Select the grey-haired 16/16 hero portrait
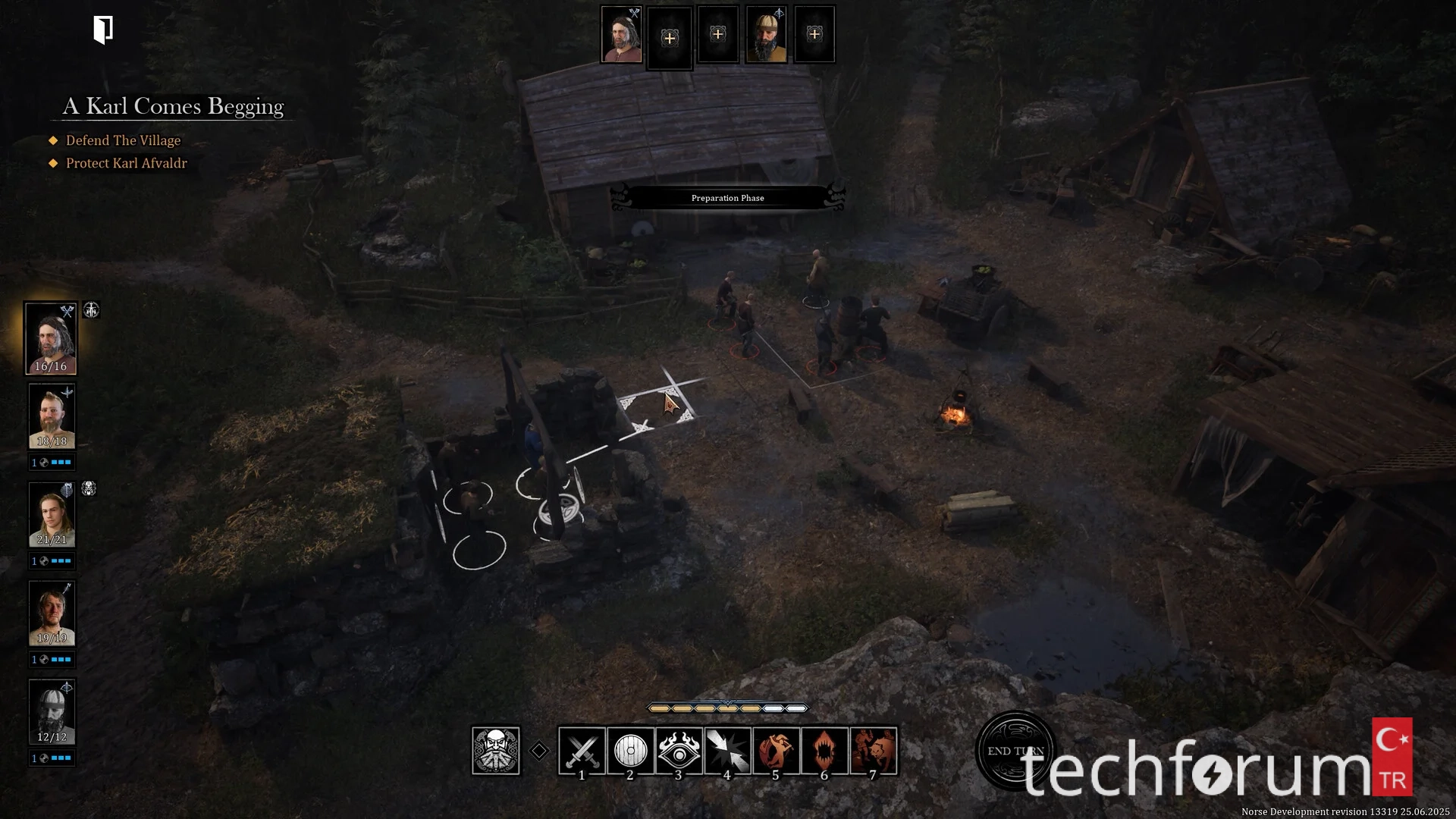Viewport: 1456px width, 819px height. point(51,338)
